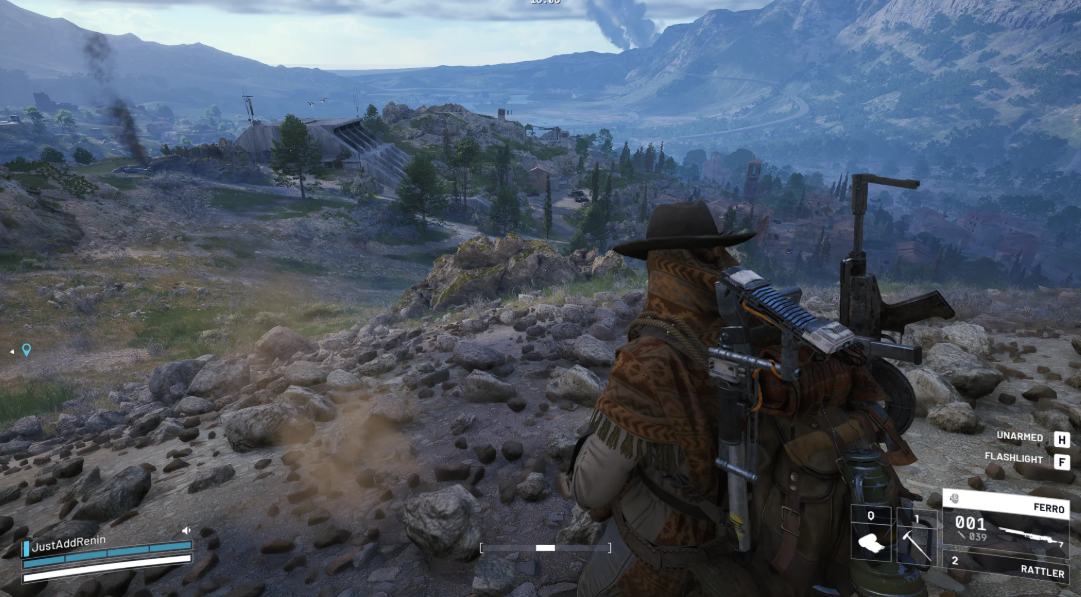This screenshot has width=1081, height=597.
Task: Select the bandage quick-use slot
Action: [x=870, y=536]
